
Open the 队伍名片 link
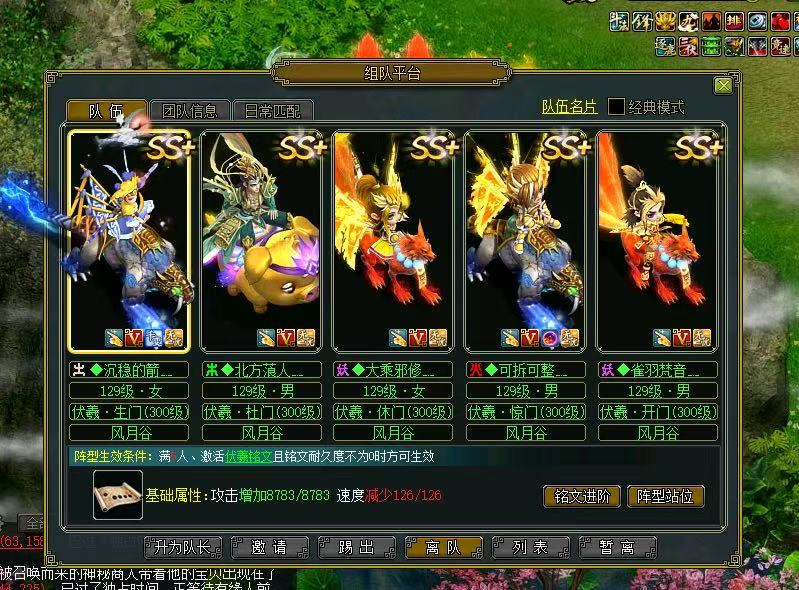pos(569,106)
